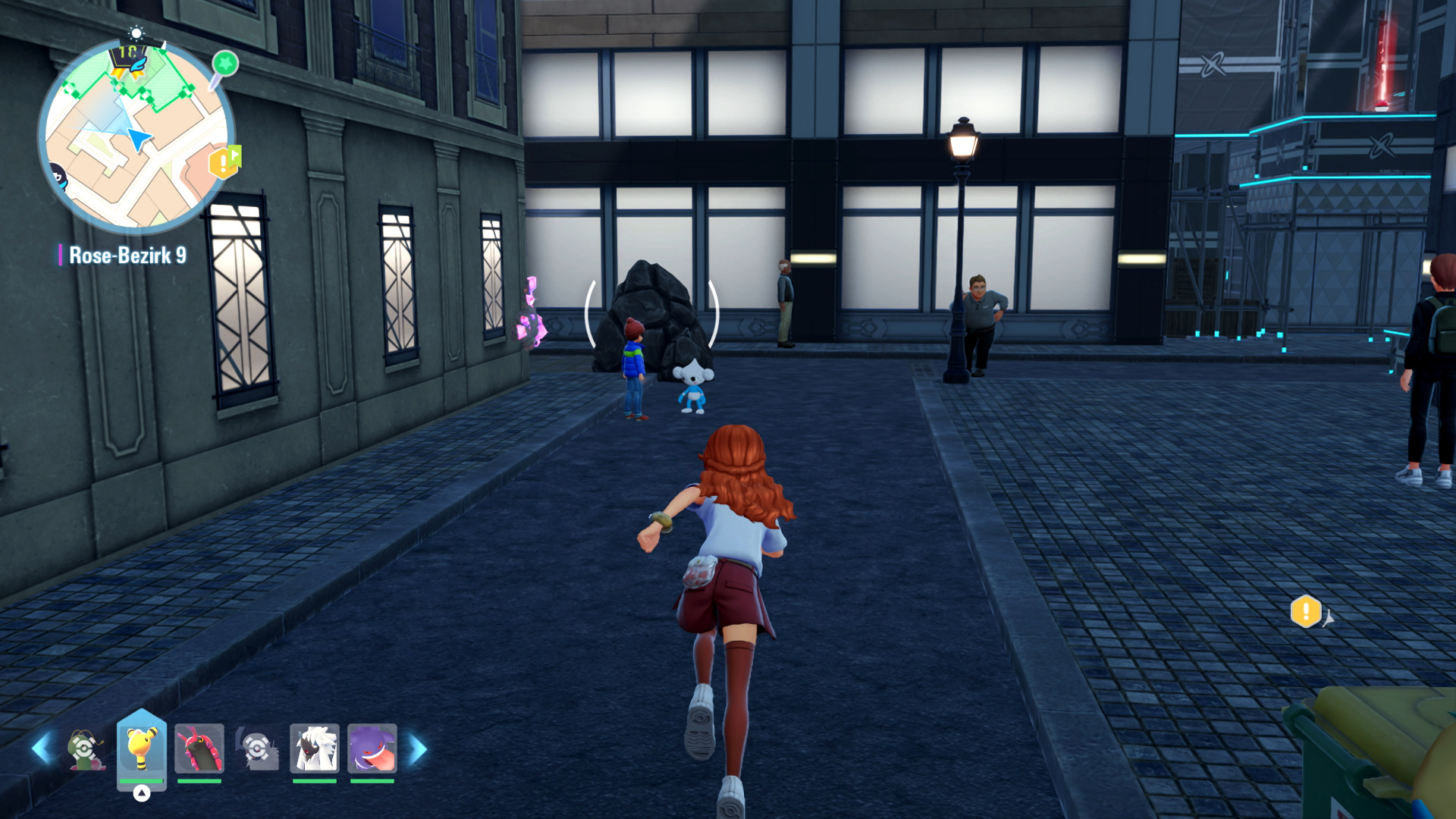Select the green star pin on minimap

[224, 64]
